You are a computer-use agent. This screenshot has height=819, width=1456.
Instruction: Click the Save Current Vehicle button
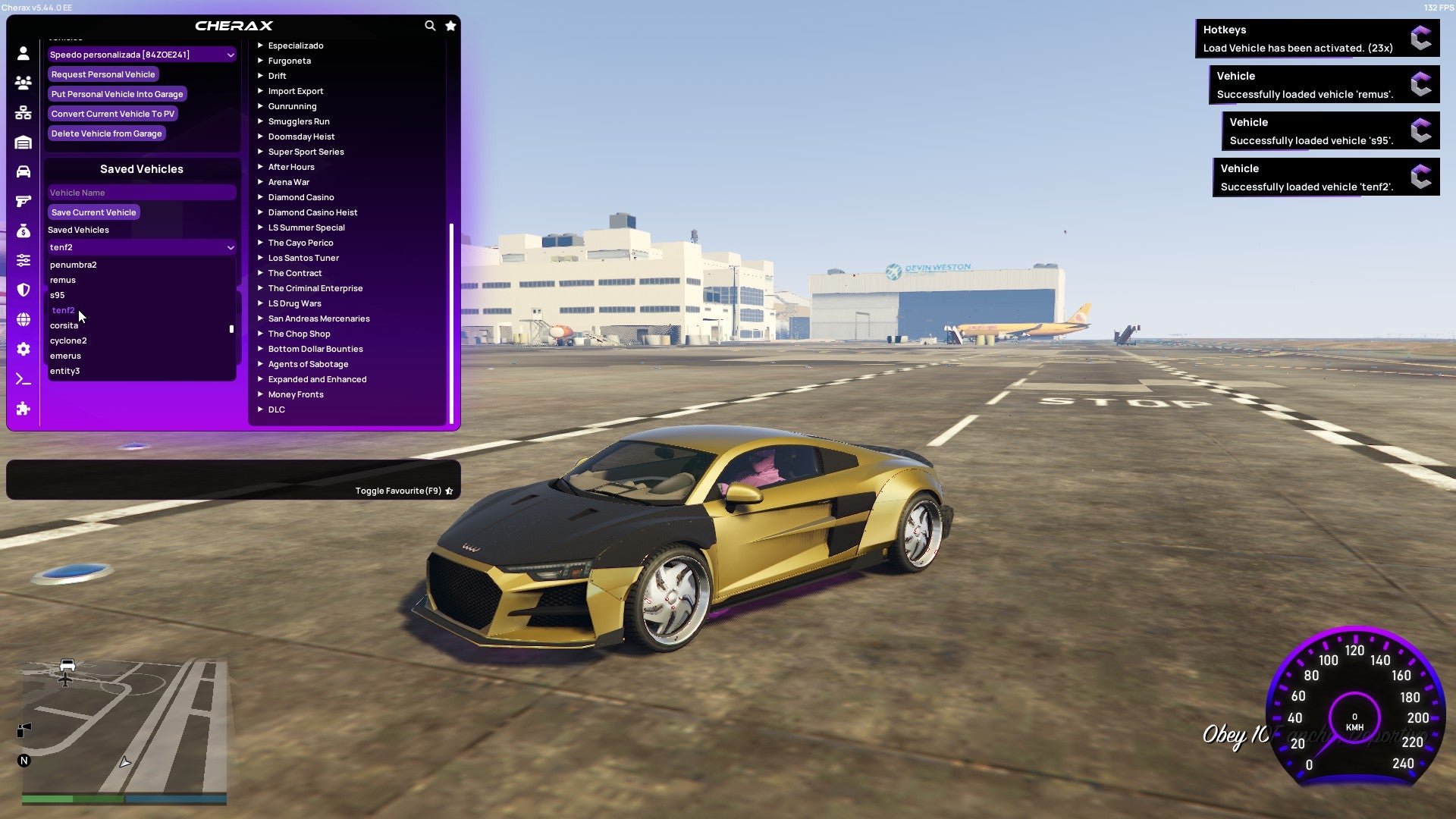[93, 212]
